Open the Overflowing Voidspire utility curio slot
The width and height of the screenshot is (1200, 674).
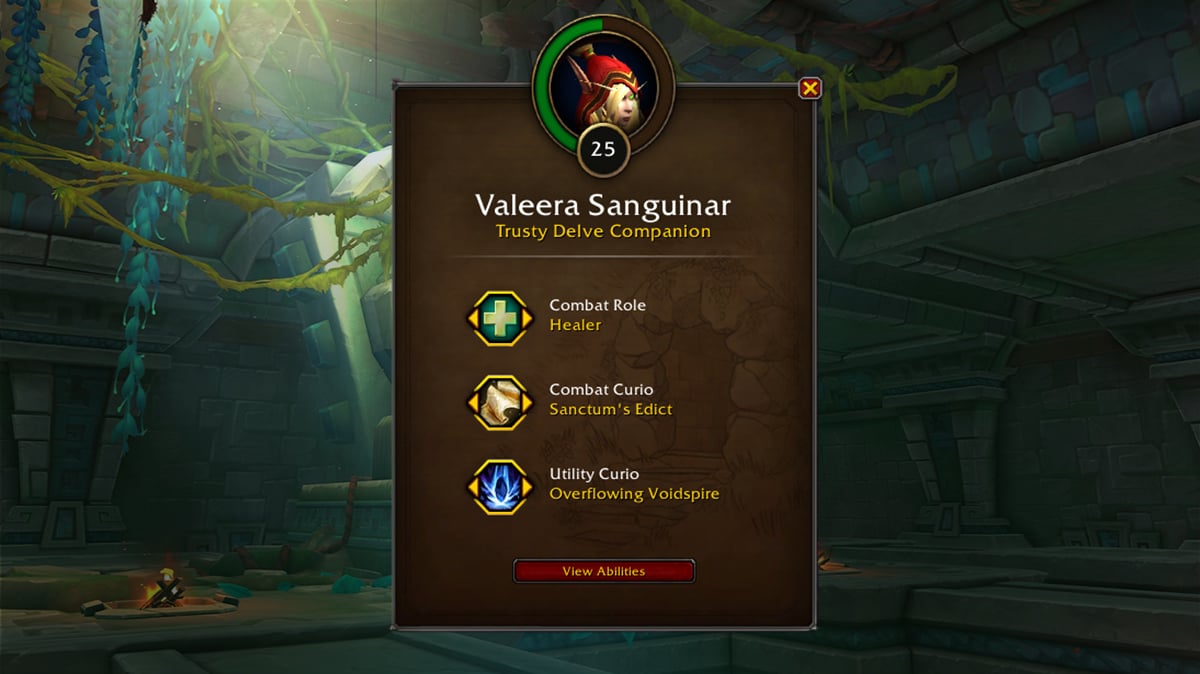tap(500, 487)
